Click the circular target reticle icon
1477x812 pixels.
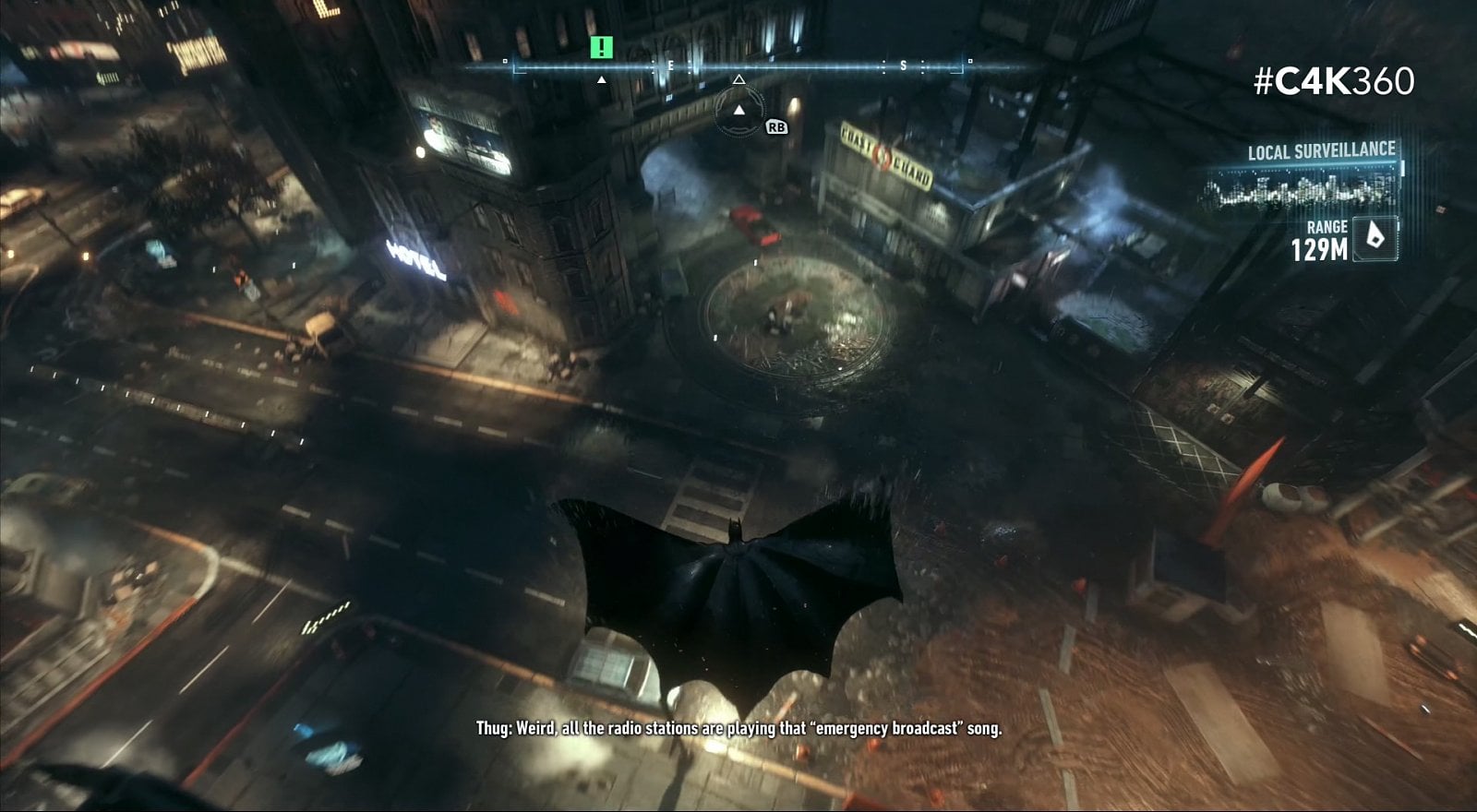coord(738,112)
